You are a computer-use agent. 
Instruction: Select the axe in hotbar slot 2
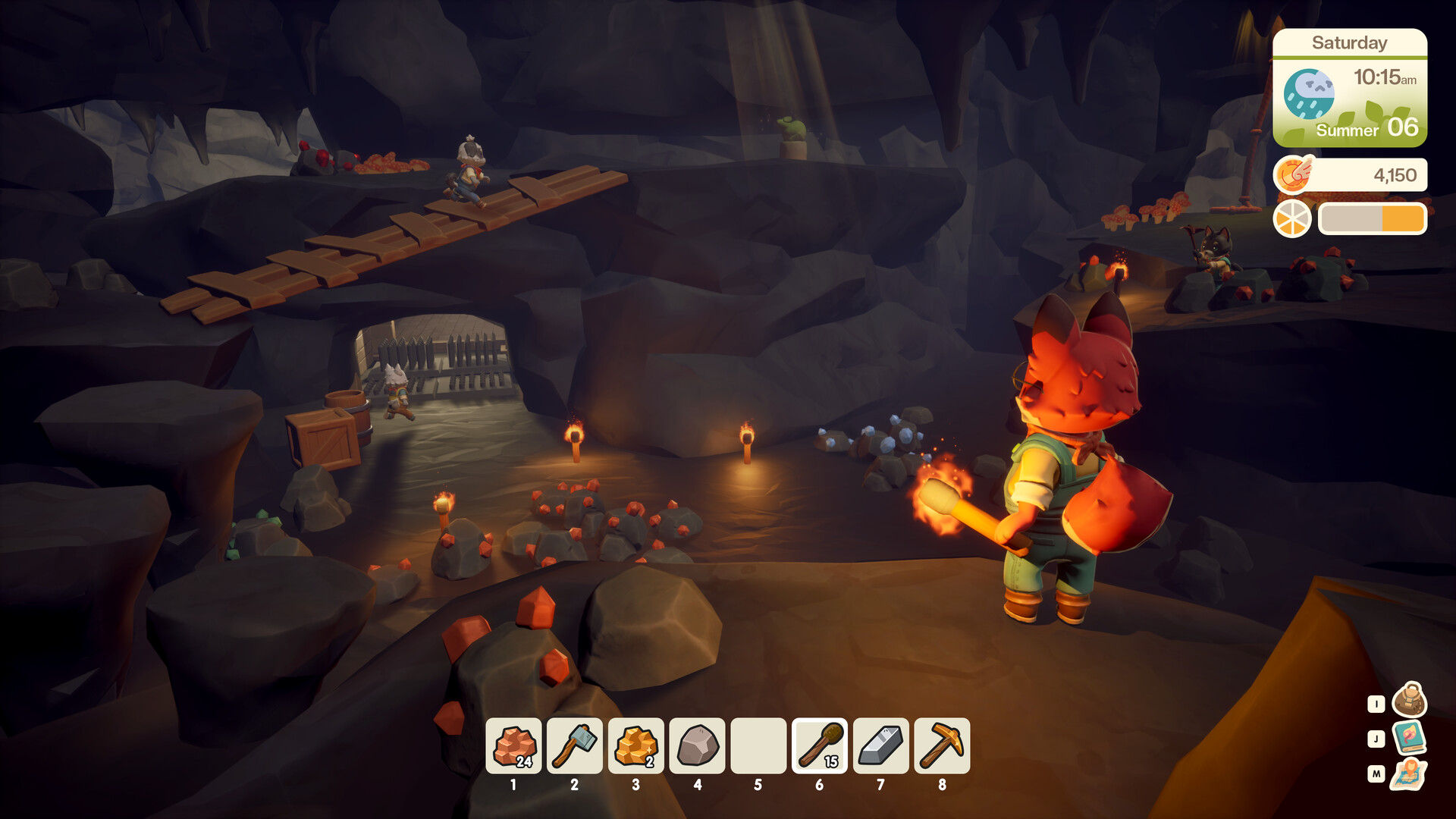pyautogui.click(x=575, y=746)
